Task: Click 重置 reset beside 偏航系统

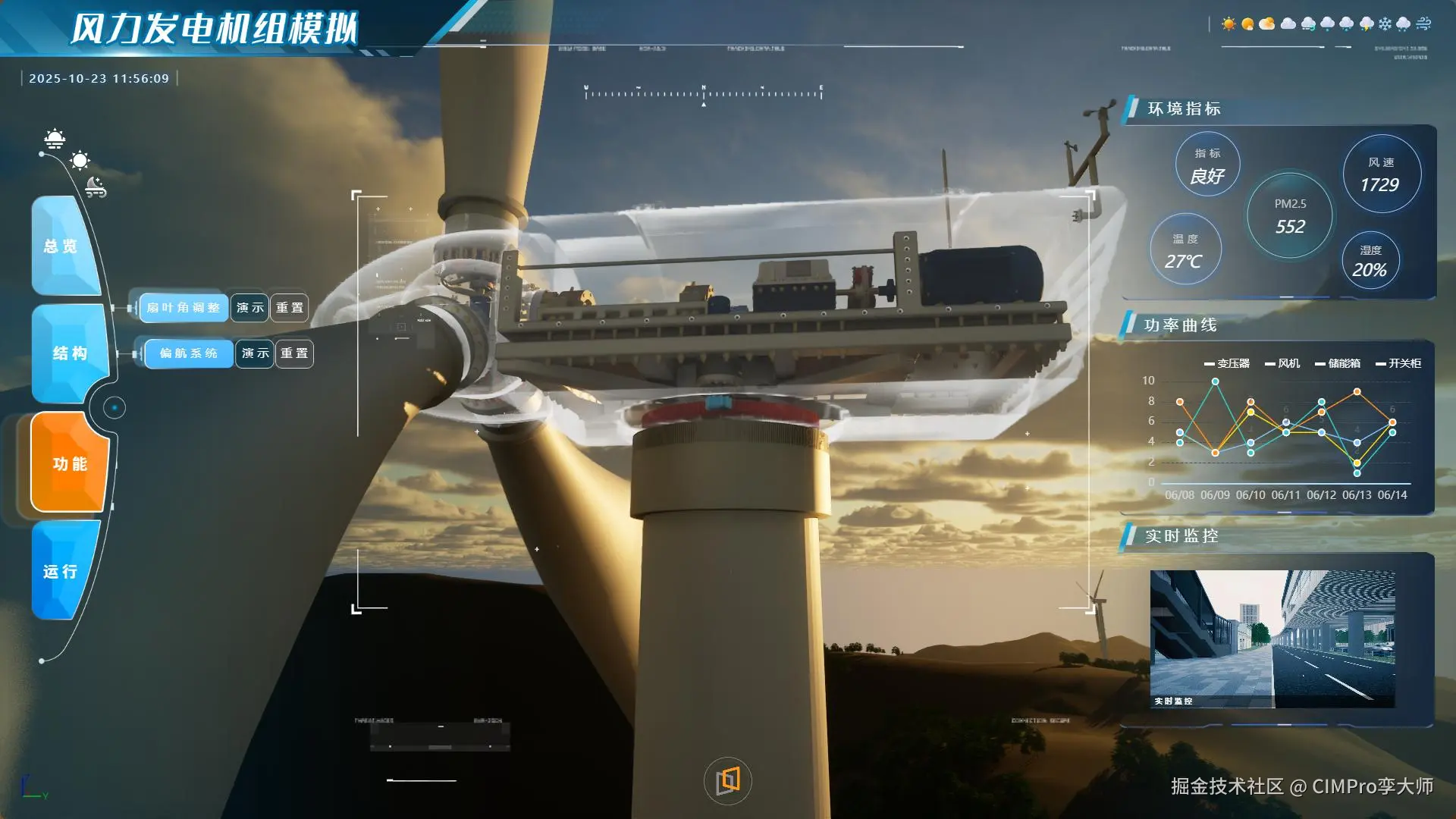Action: point(294,353)
